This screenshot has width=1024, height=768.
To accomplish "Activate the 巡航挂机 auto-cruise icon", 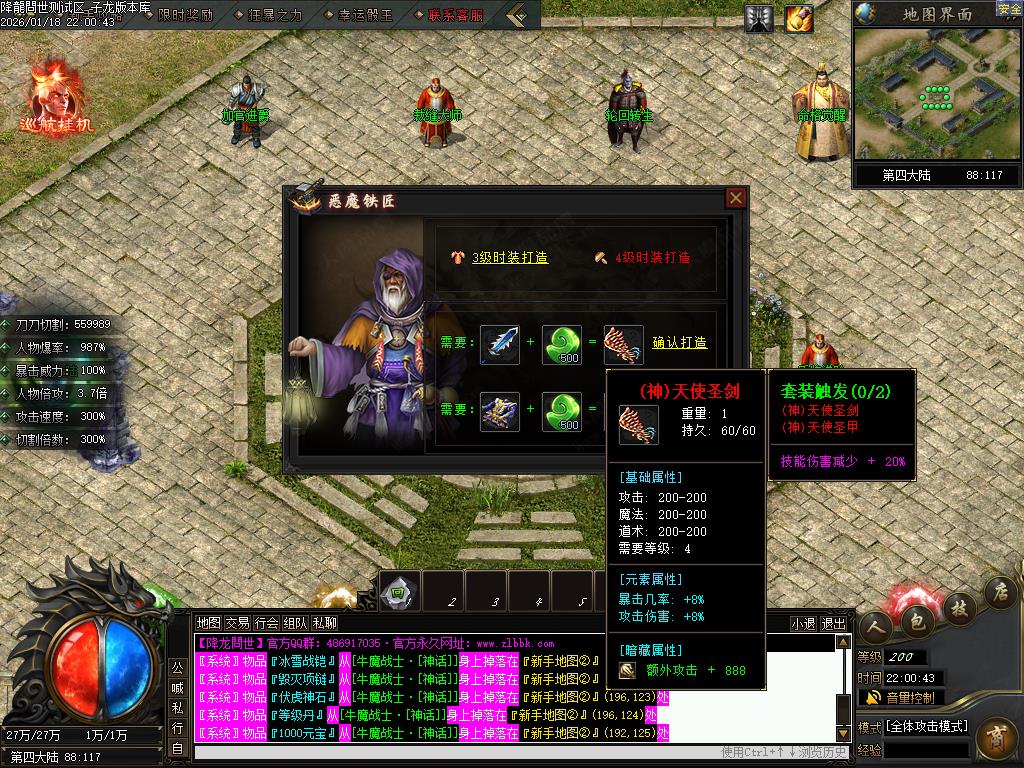I will tap(56, 97).
